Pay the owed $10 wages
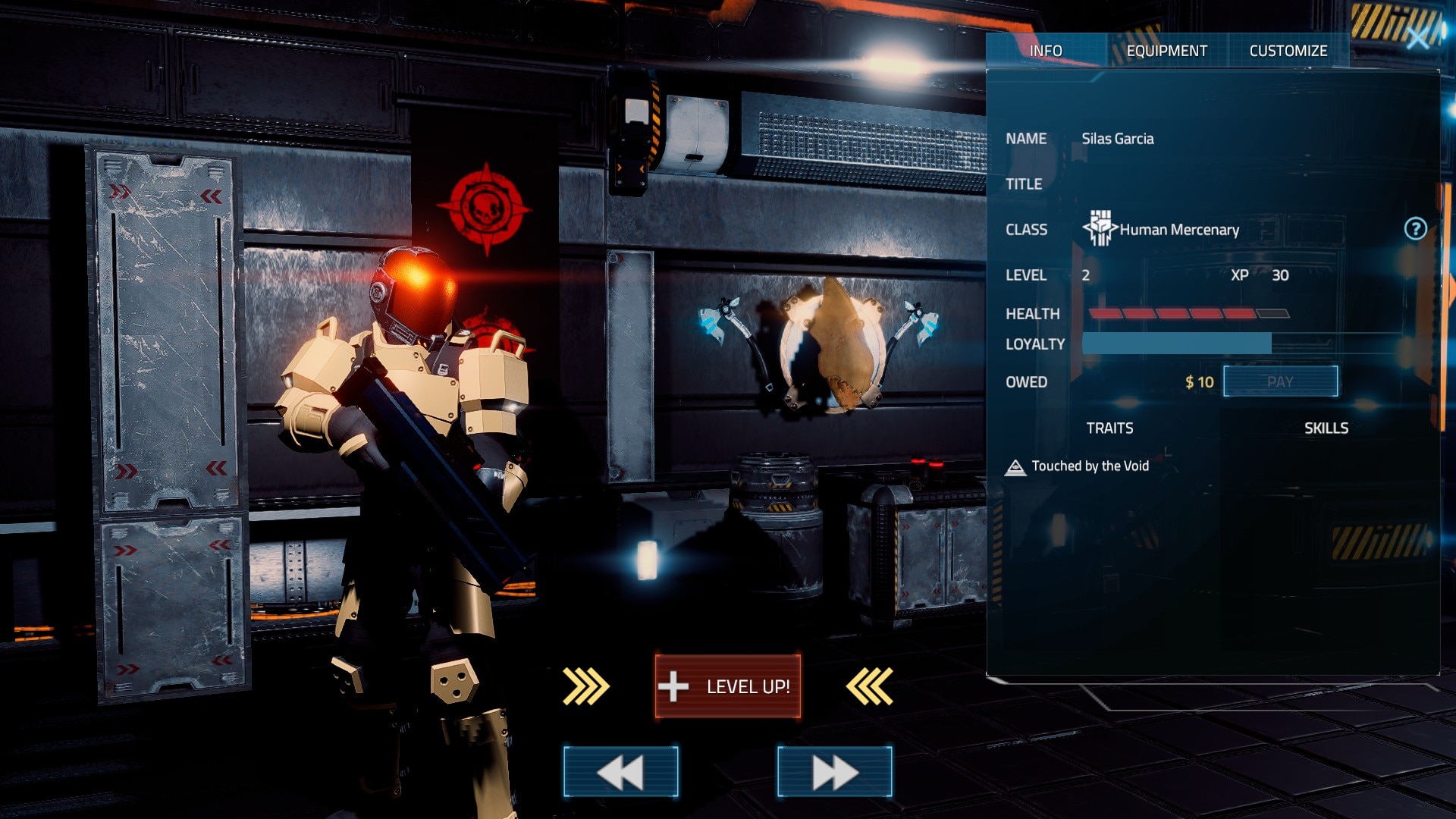 [1280, 381]
